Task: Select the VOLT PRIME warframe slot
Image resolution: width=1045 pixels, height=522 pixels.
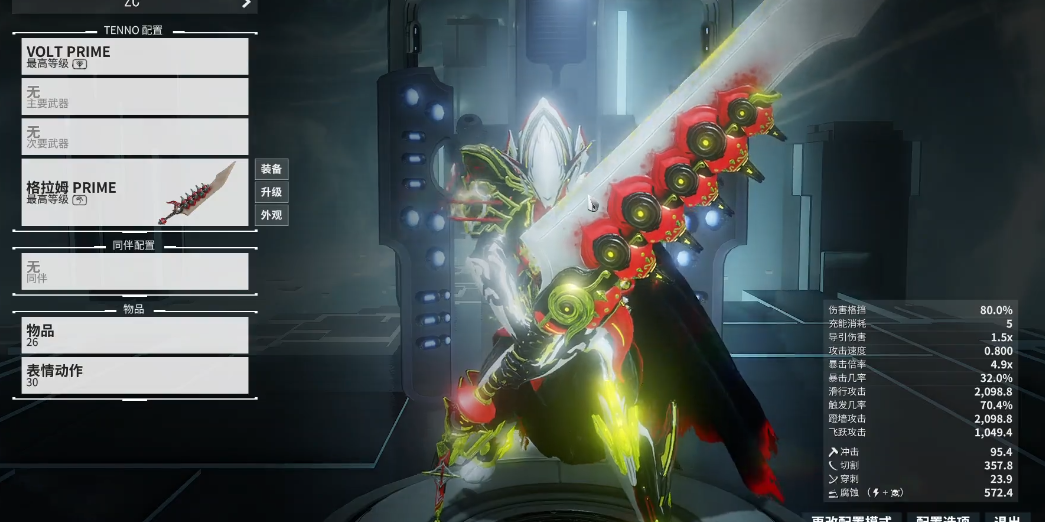Action: (134, 56)
